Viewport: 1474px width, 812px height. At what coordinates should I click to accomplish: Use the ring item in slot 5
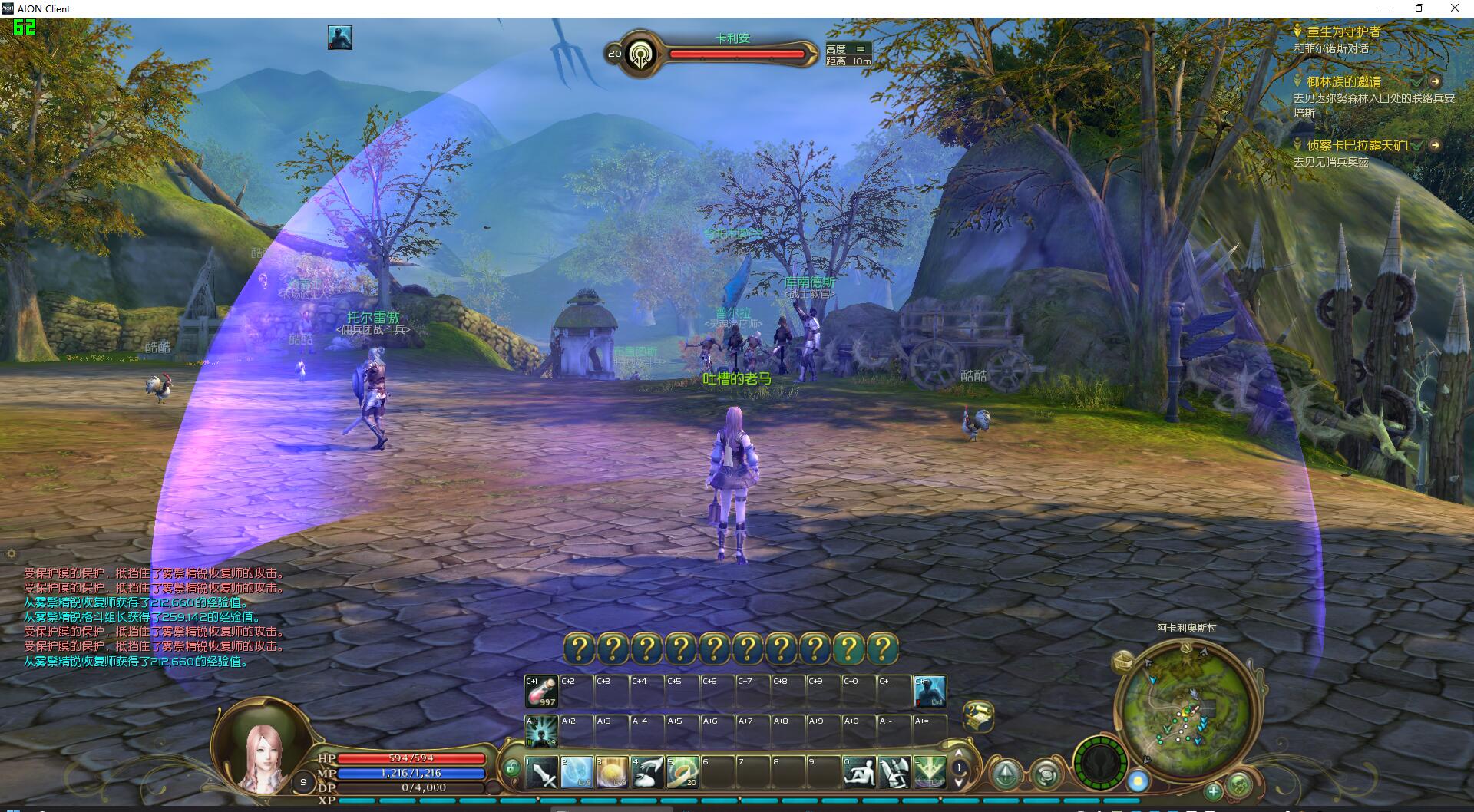click(x=682, y=772)
